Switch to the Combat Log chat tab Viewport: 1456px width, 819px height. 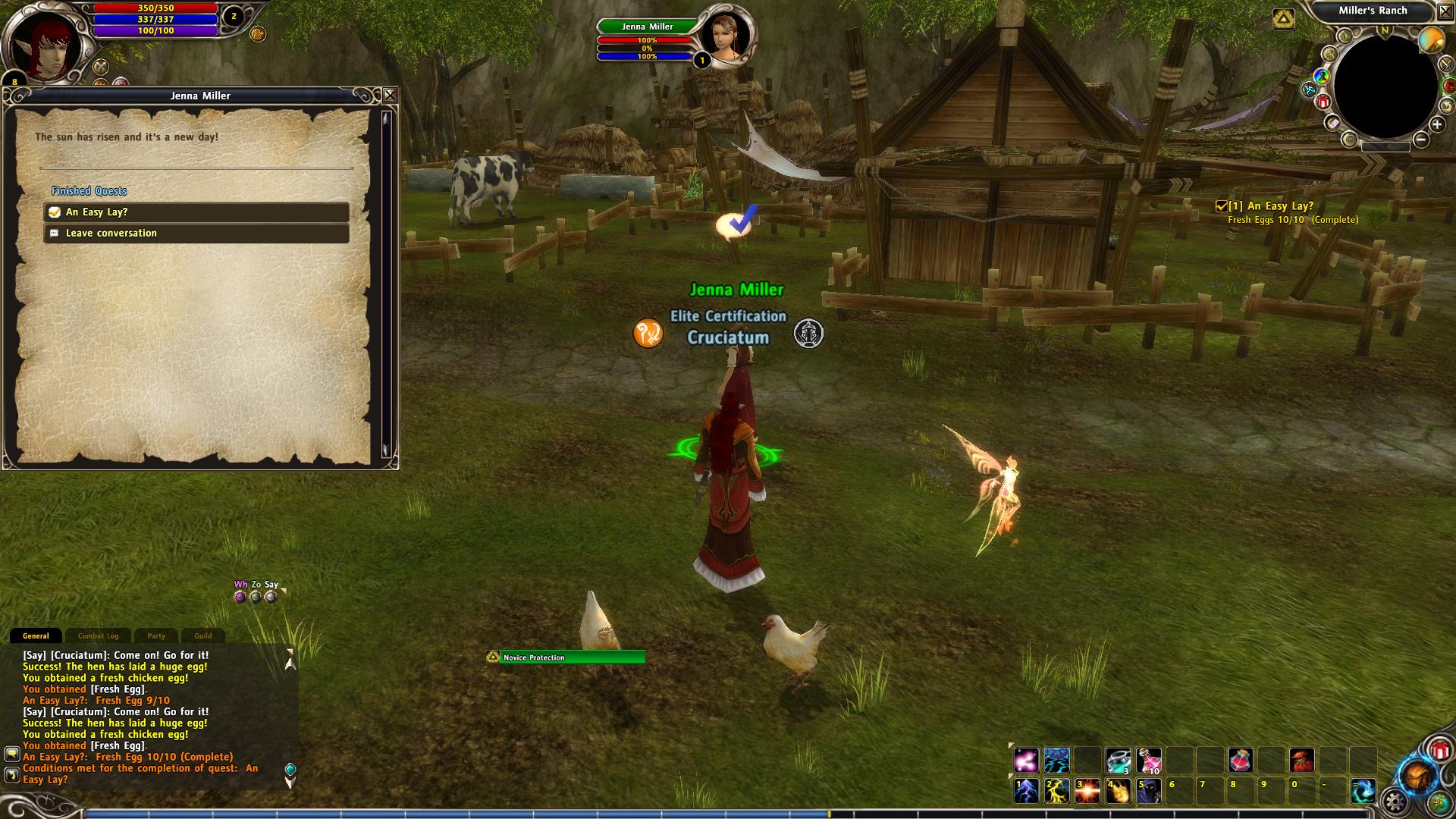click(x=98, y=636)
